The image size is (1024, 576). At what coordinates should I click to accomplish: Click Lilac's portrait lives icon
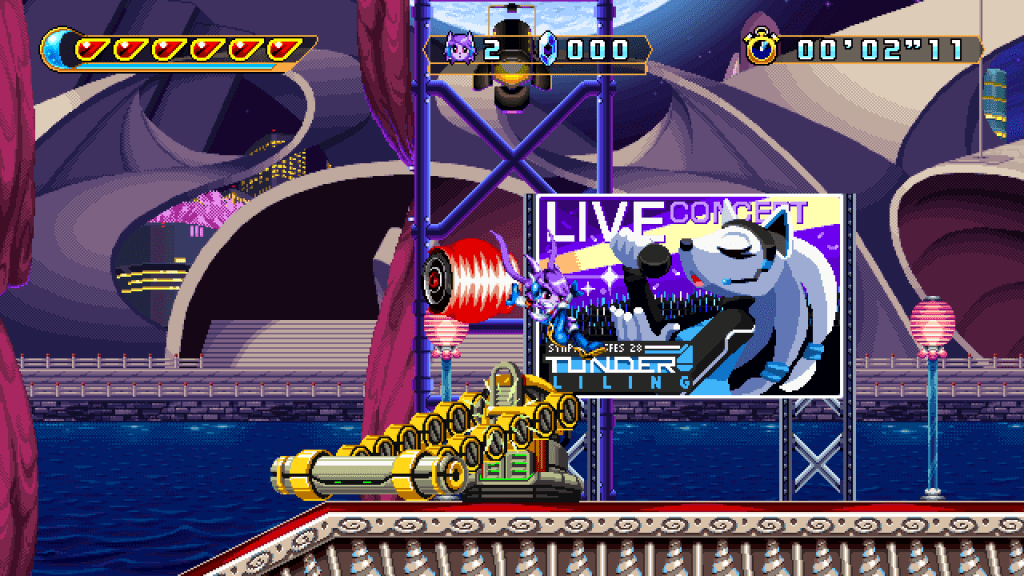coord(461,49)
